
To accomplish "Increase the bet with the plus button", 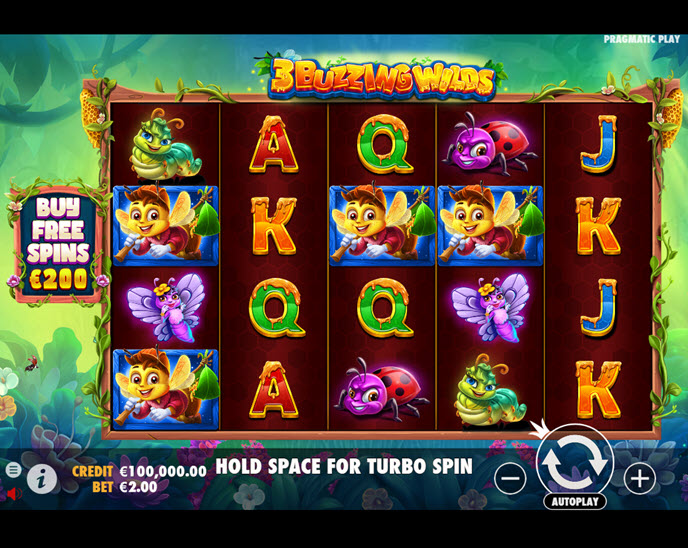I will pos(639,478).
